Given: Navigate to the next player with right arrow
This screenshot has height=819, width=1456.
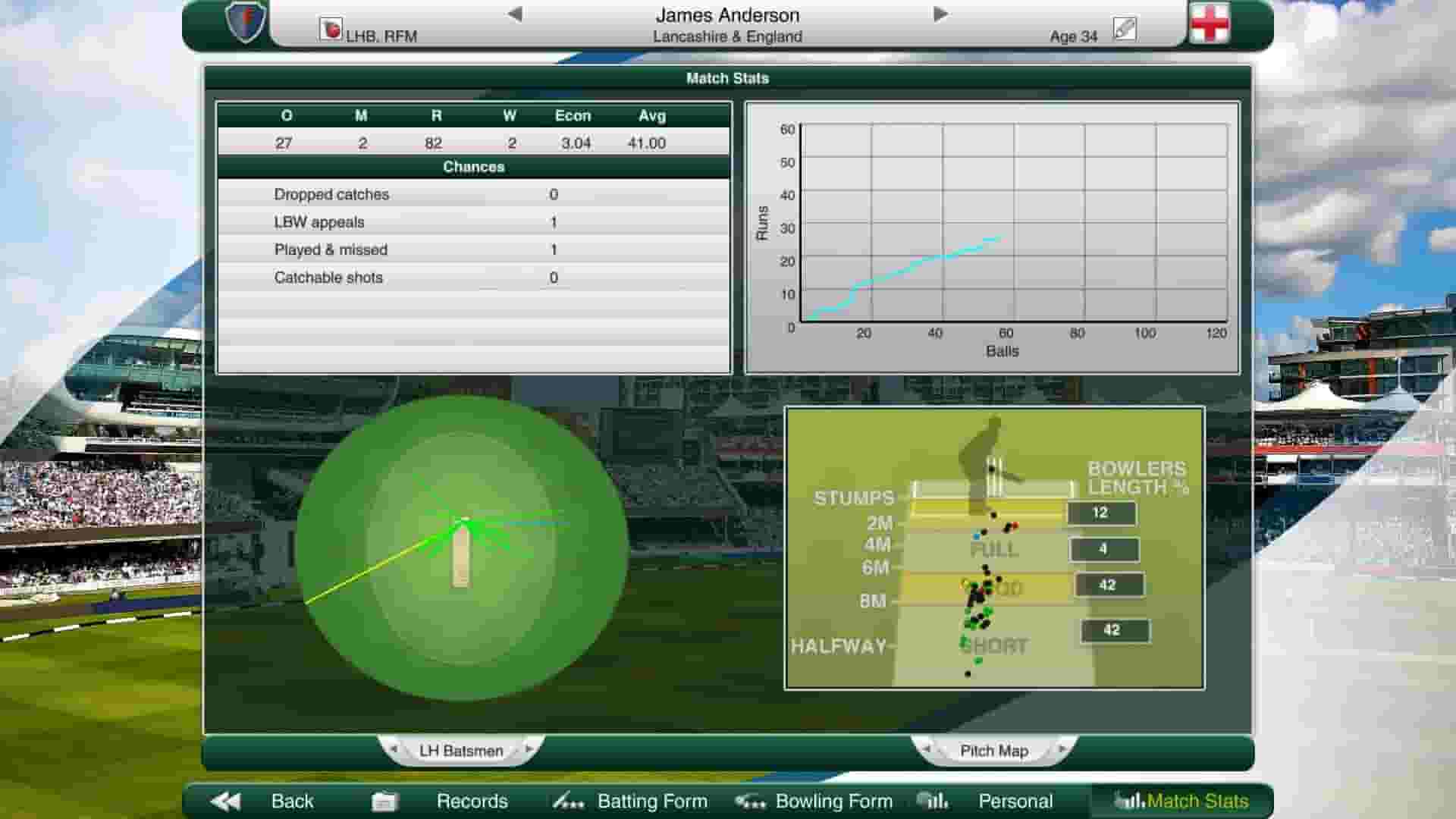Looking at the screenshot, I should point(940,13).
